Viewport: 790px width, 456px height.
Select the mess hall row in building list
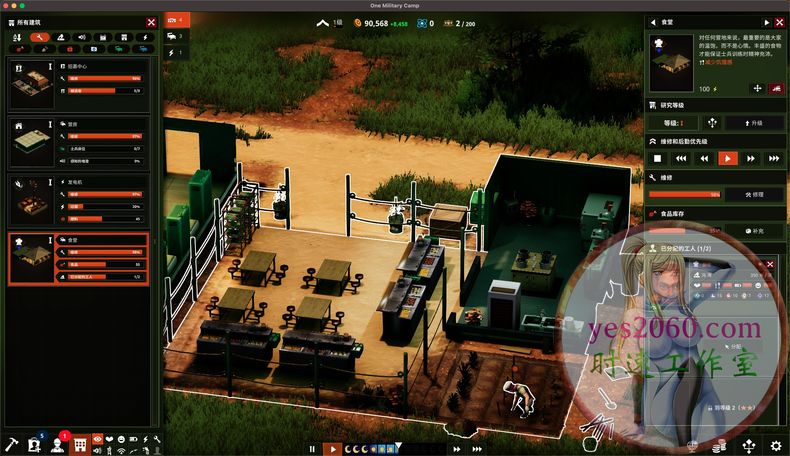coord(79,258)
